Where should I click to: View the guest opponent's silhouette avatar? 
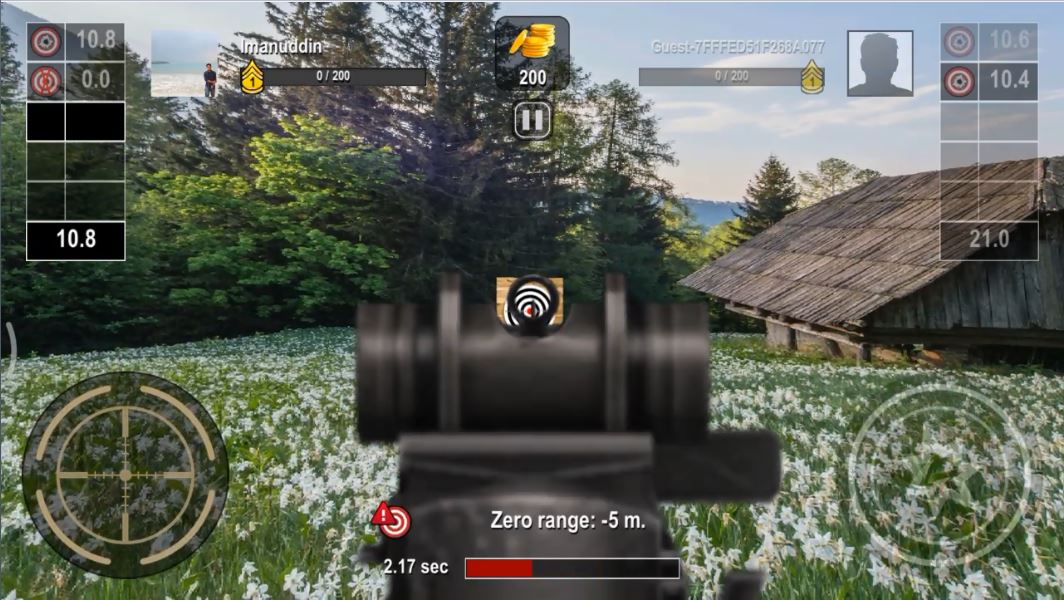pyautogui.click(x=880, y=64)
